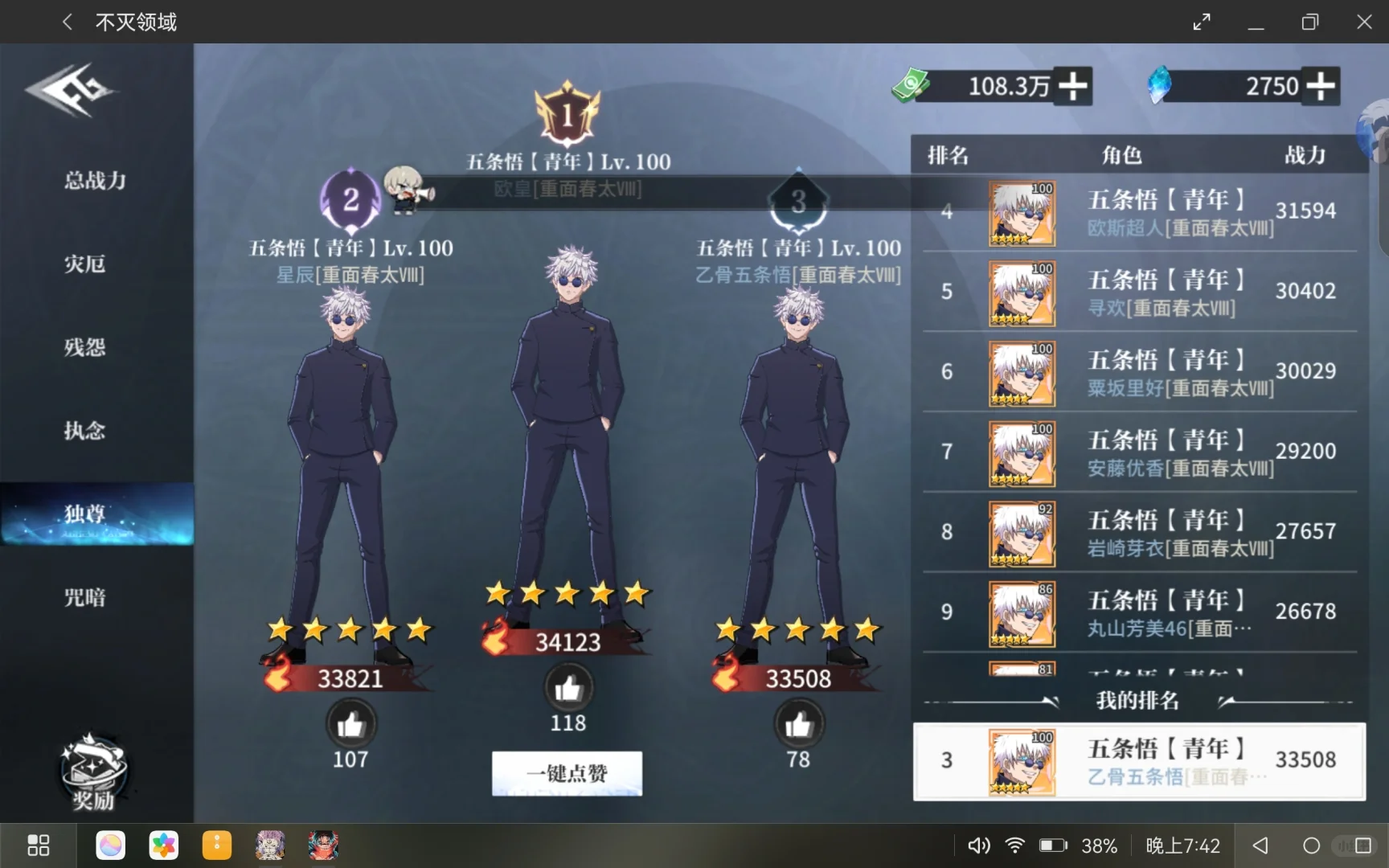The width and height of the screenshot is (1389, 868).
Task: Tap the thumbs-up icon showing 107 likes
Action: (x=349, y=725)
